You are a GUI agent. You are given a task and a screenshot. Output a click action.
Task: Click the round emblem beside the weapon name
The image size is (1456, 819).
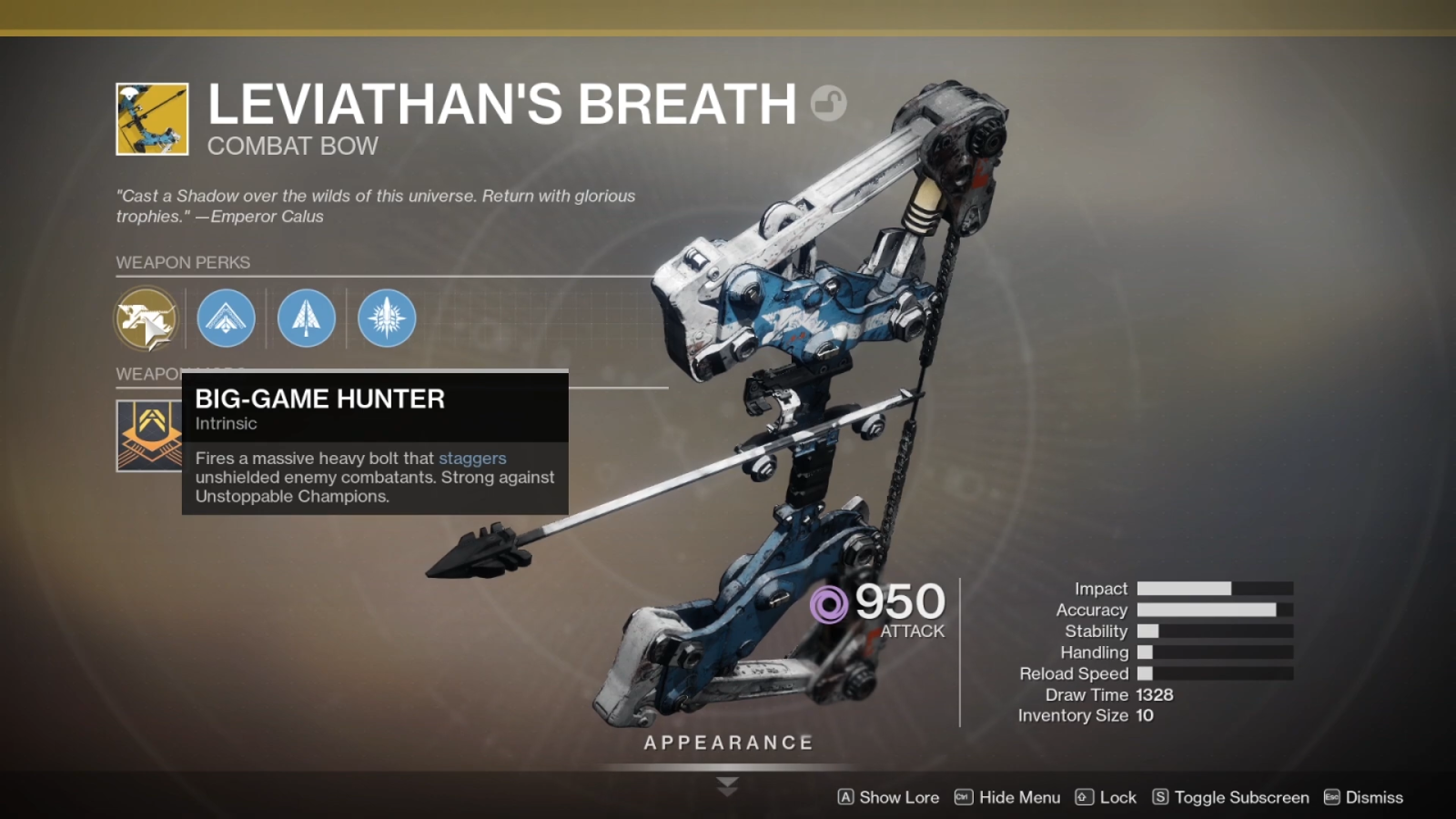tap(828, 103)
